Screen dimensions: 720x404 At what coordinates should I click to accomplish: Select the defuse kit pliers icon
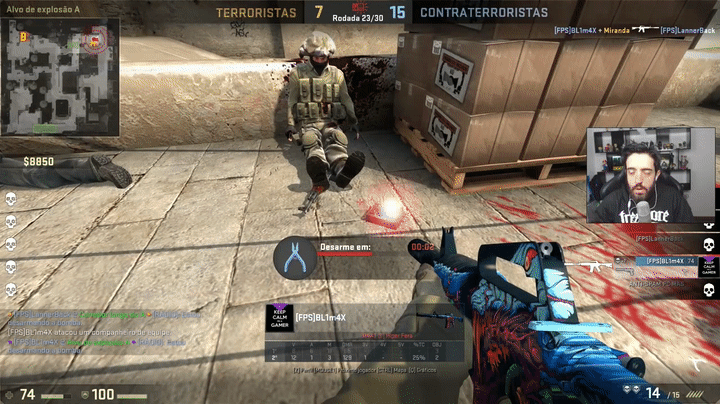tap(294, 257)
